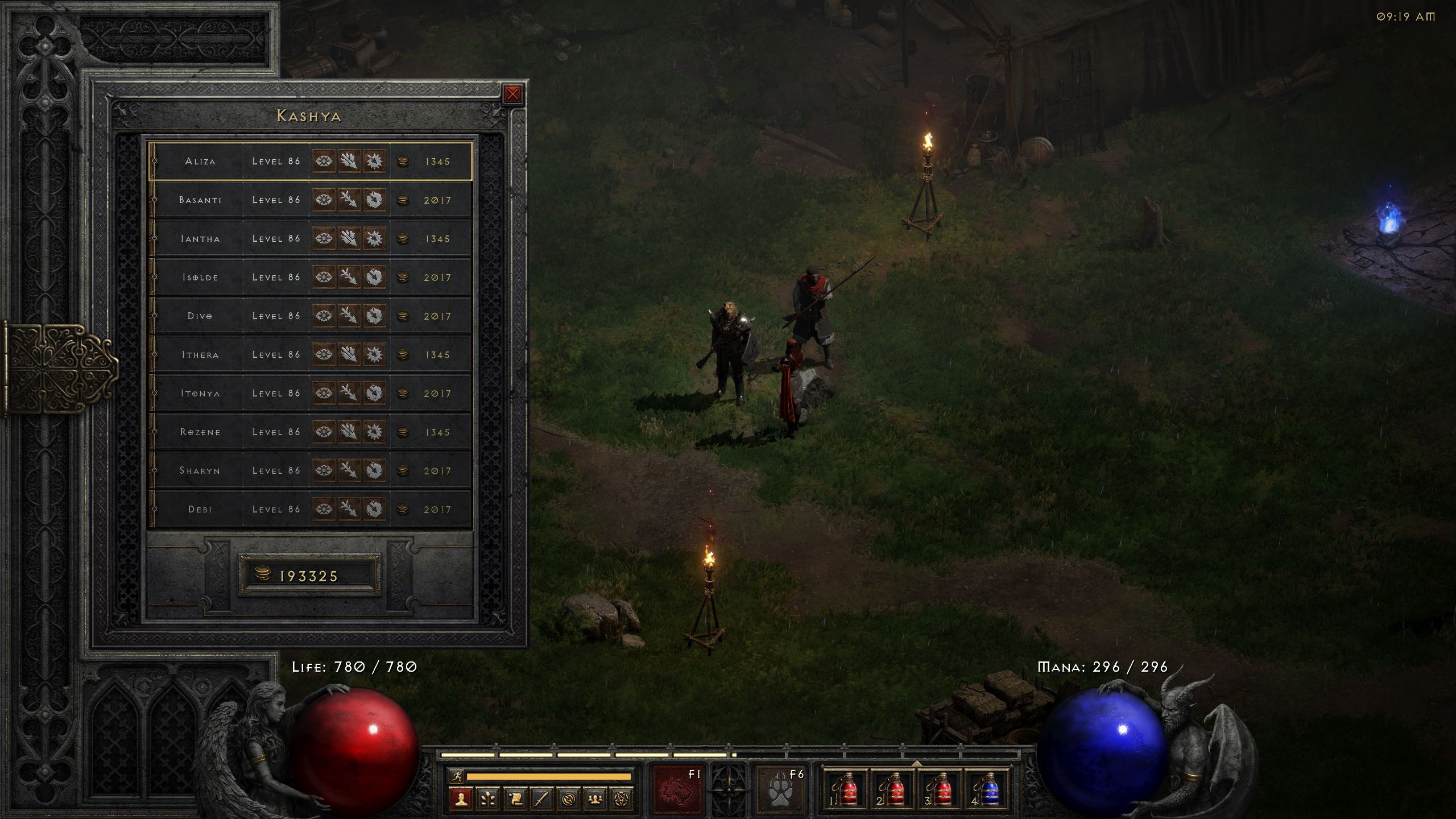The height and width of the screenshot is (819, 1456).
Task: Select the left skill werewolf icon
Action: coord(677,789)
